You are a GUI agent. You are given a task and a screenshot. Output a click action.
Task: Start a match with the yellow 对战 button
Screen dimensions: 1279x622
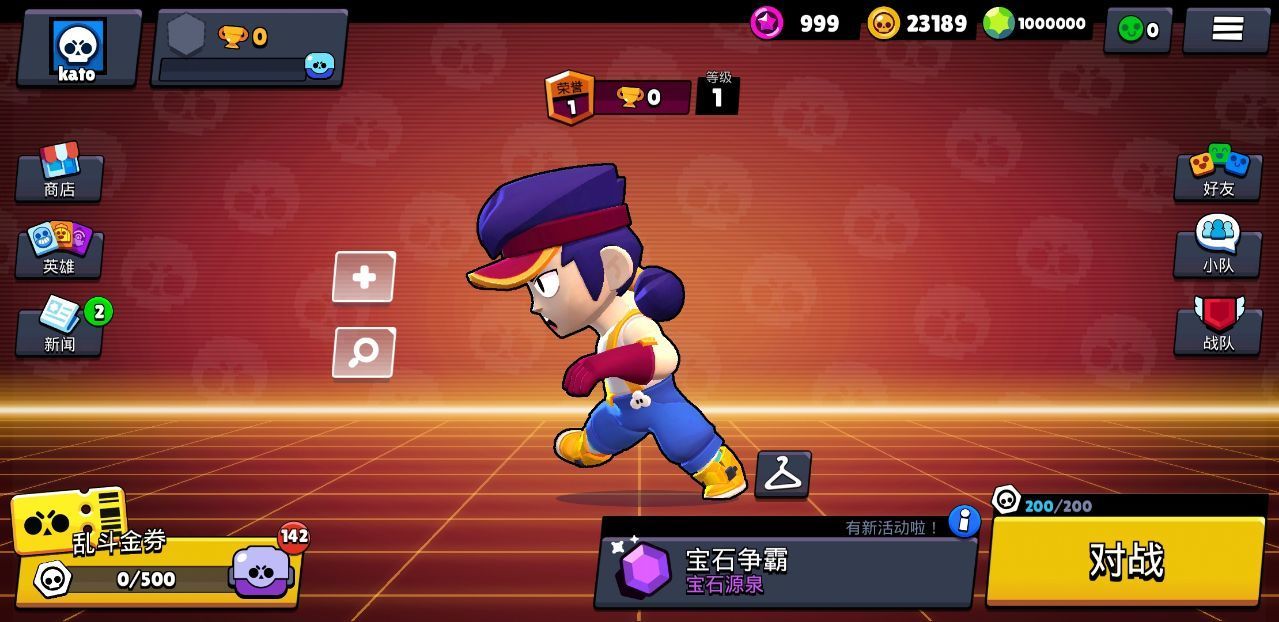(x=1126, y=561)
